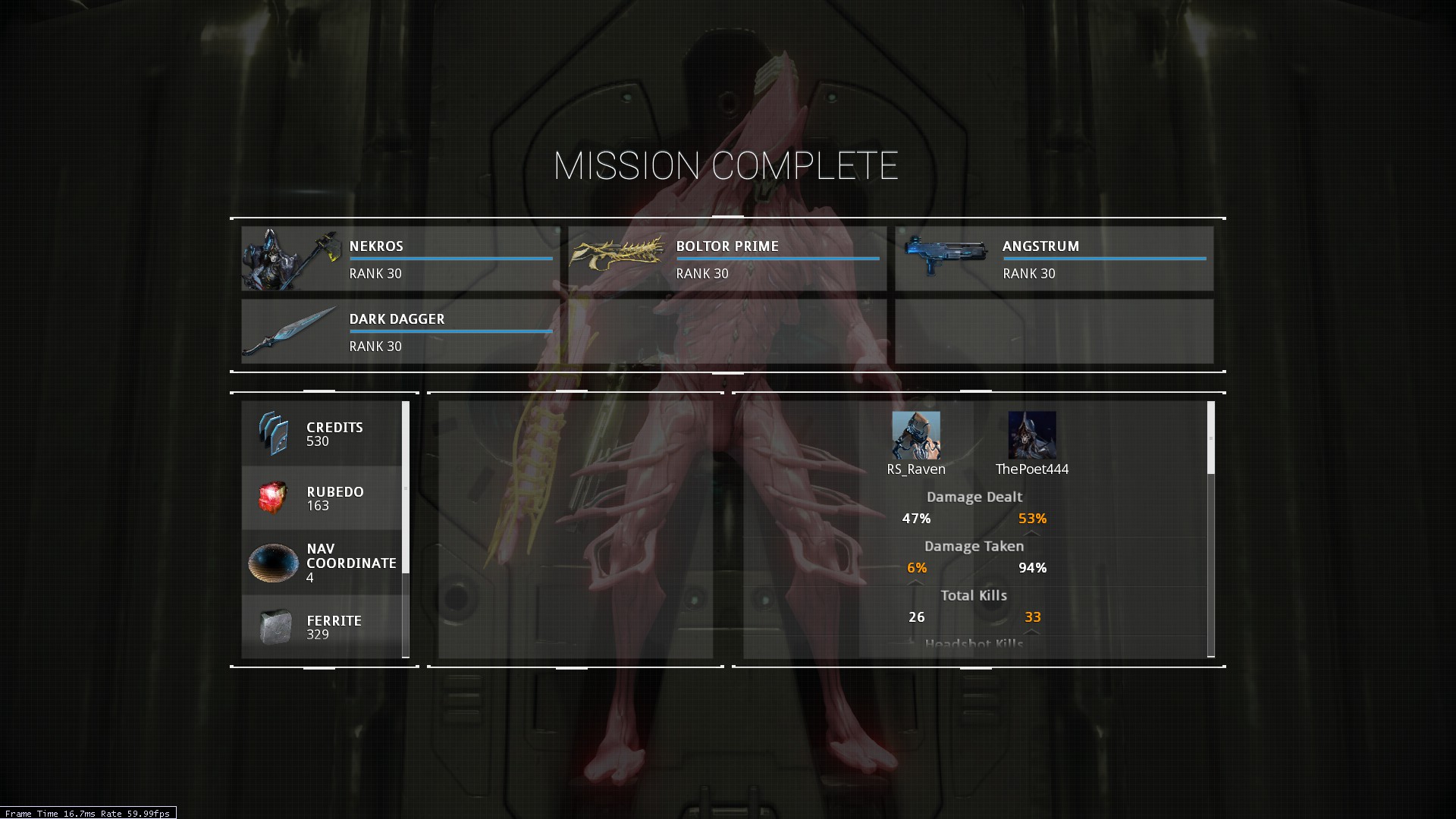Click the Boltor Prime weapon entry

[x=727, y=259]
